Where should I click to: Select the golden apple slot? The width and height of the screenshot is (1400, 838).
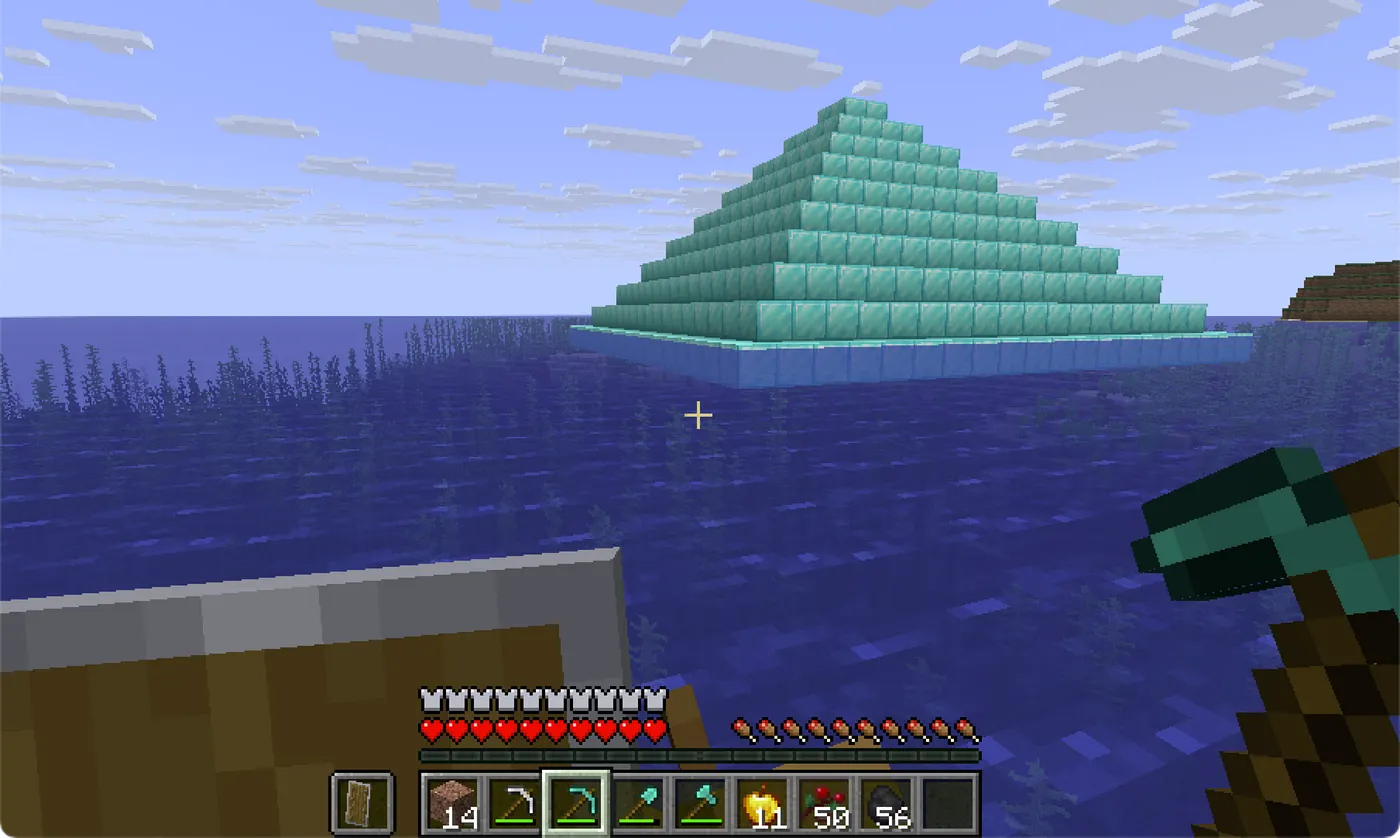click(x=762, y=802)
